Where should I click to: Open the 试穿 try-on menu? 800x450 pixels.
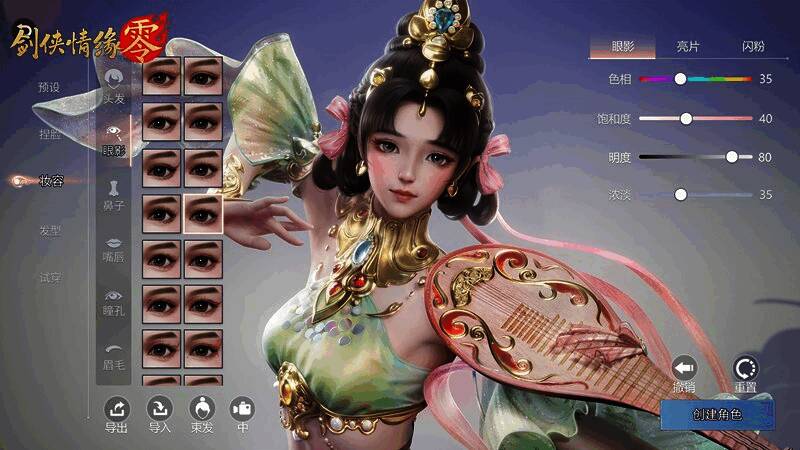pyautogui.click(x=49, y=277)
